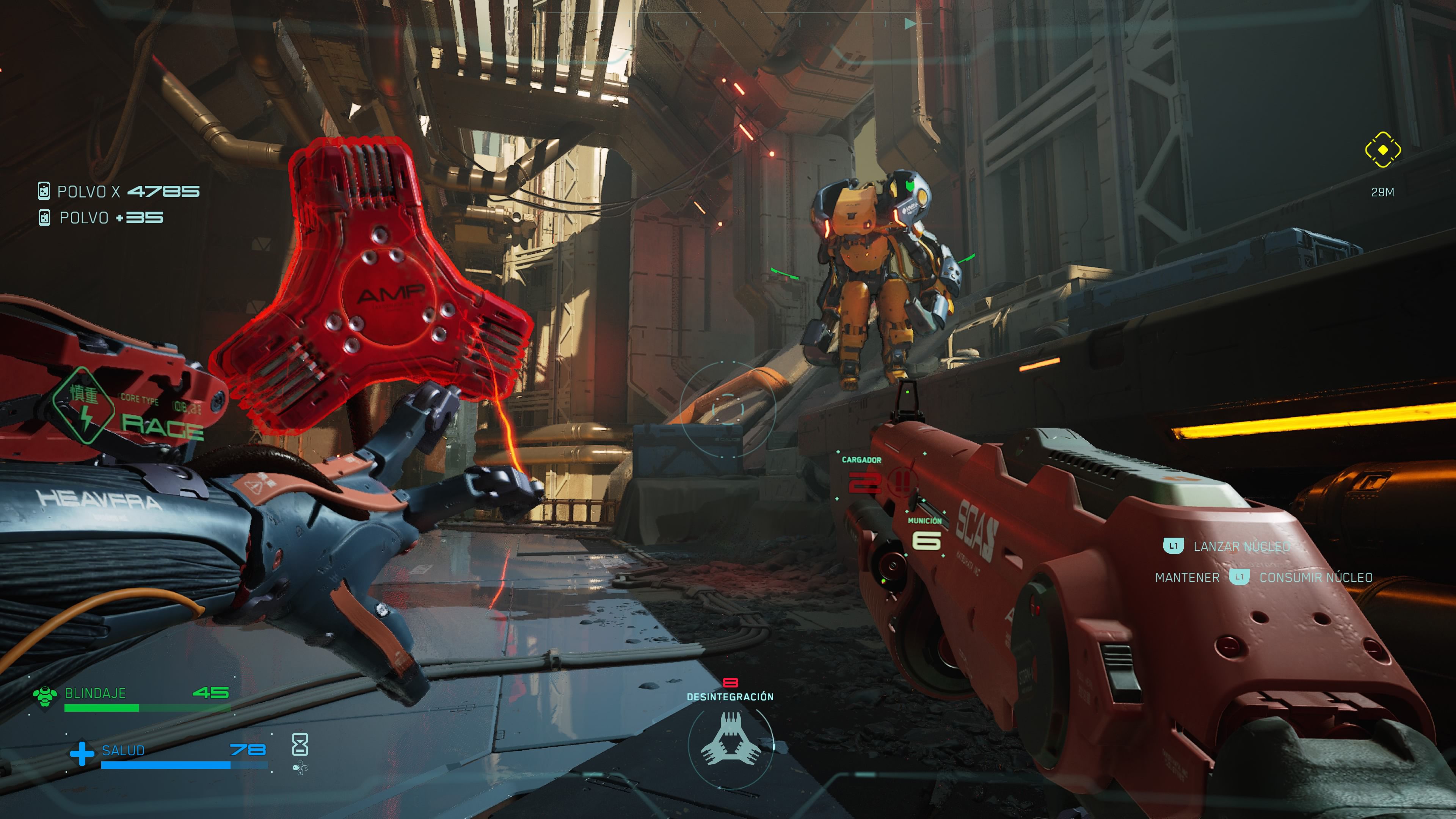The height and width of the screenshot is (819, 1456).
Task: Click the hourglass status icon
Action: 300,744
